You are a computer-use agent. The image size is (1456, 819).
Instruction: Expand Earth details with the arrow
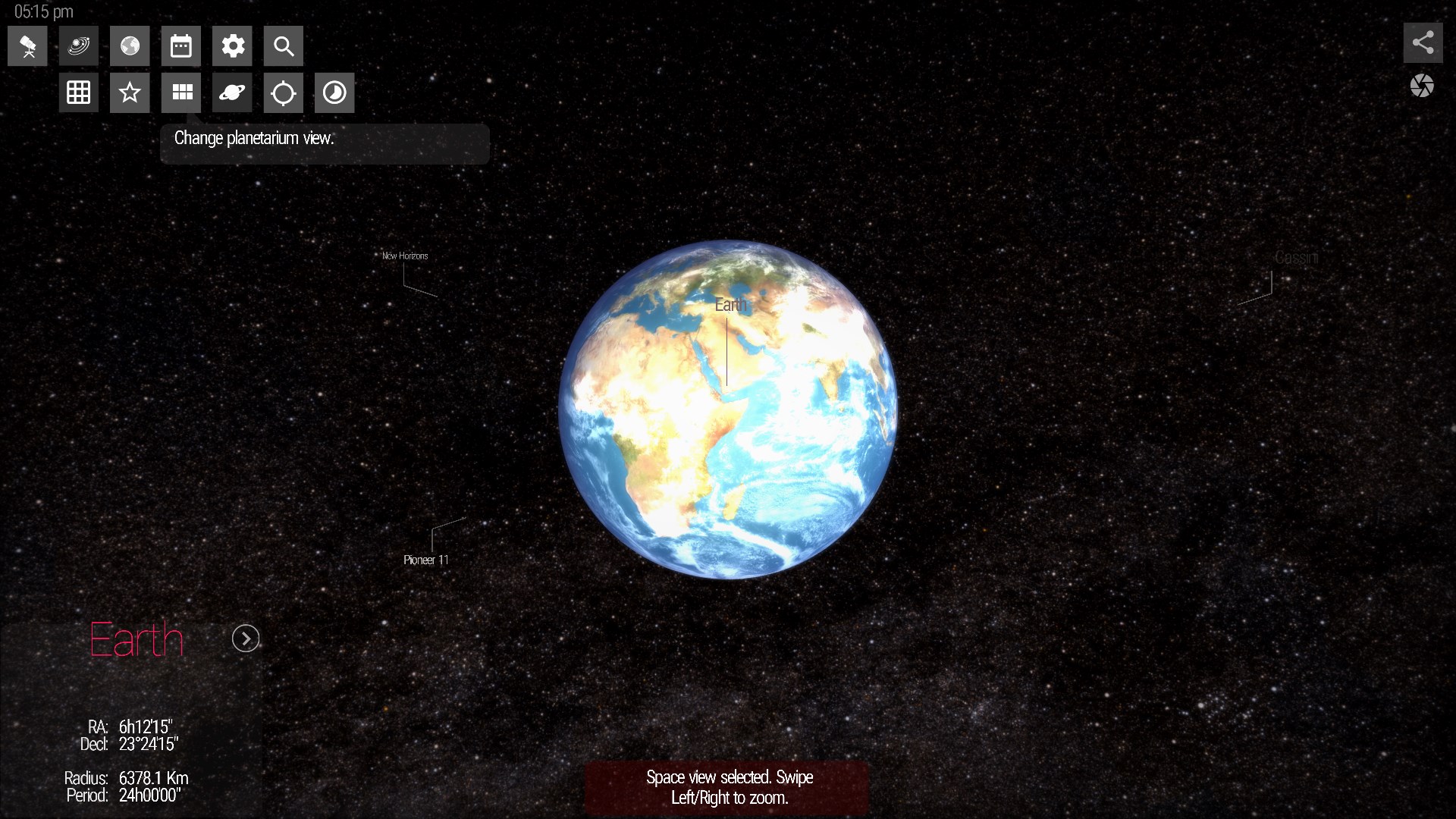tap(245, 639)
